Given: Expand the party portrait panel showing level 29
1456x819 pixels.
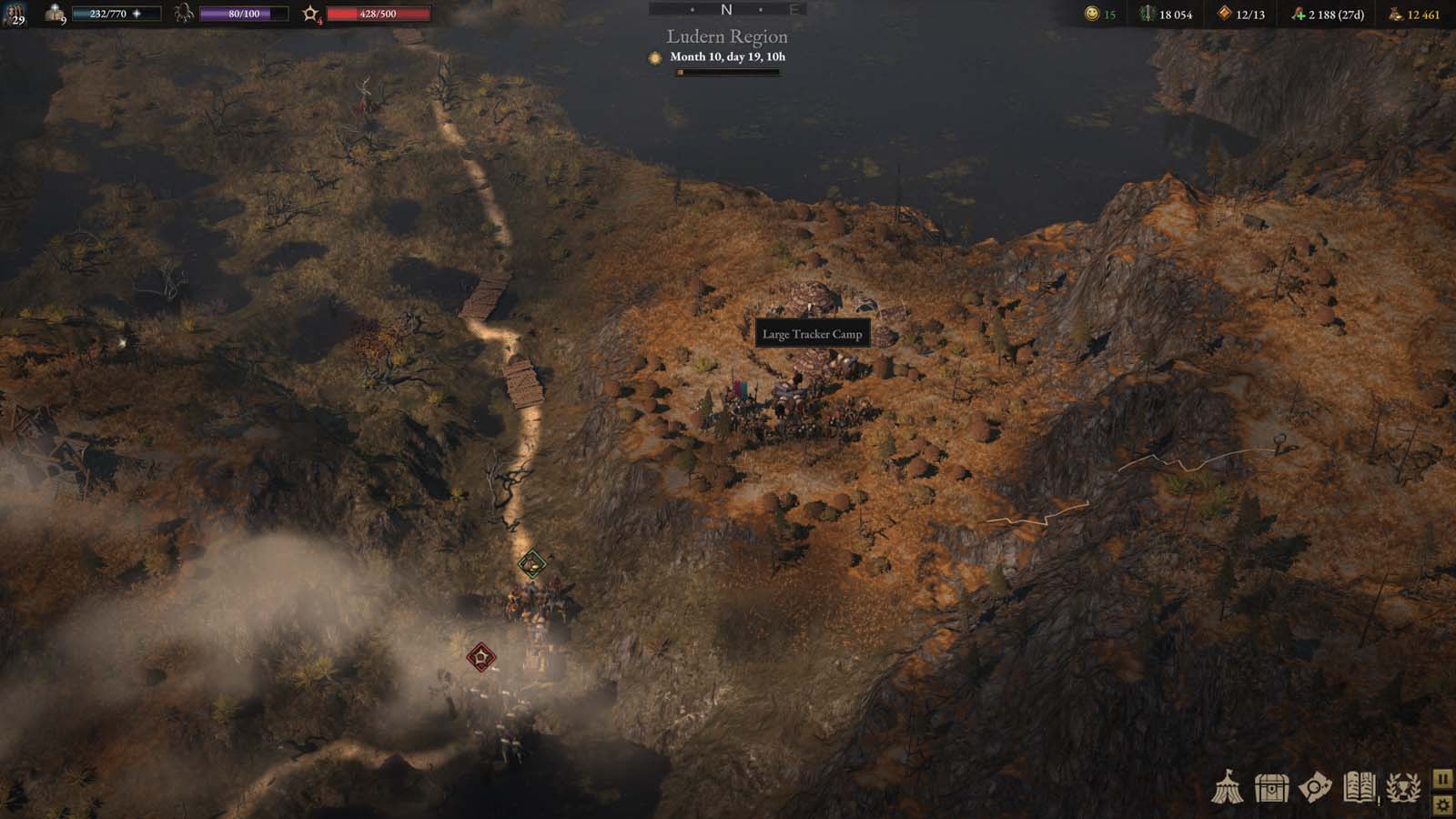Looking at the screenshot, I should pos(15,15).
